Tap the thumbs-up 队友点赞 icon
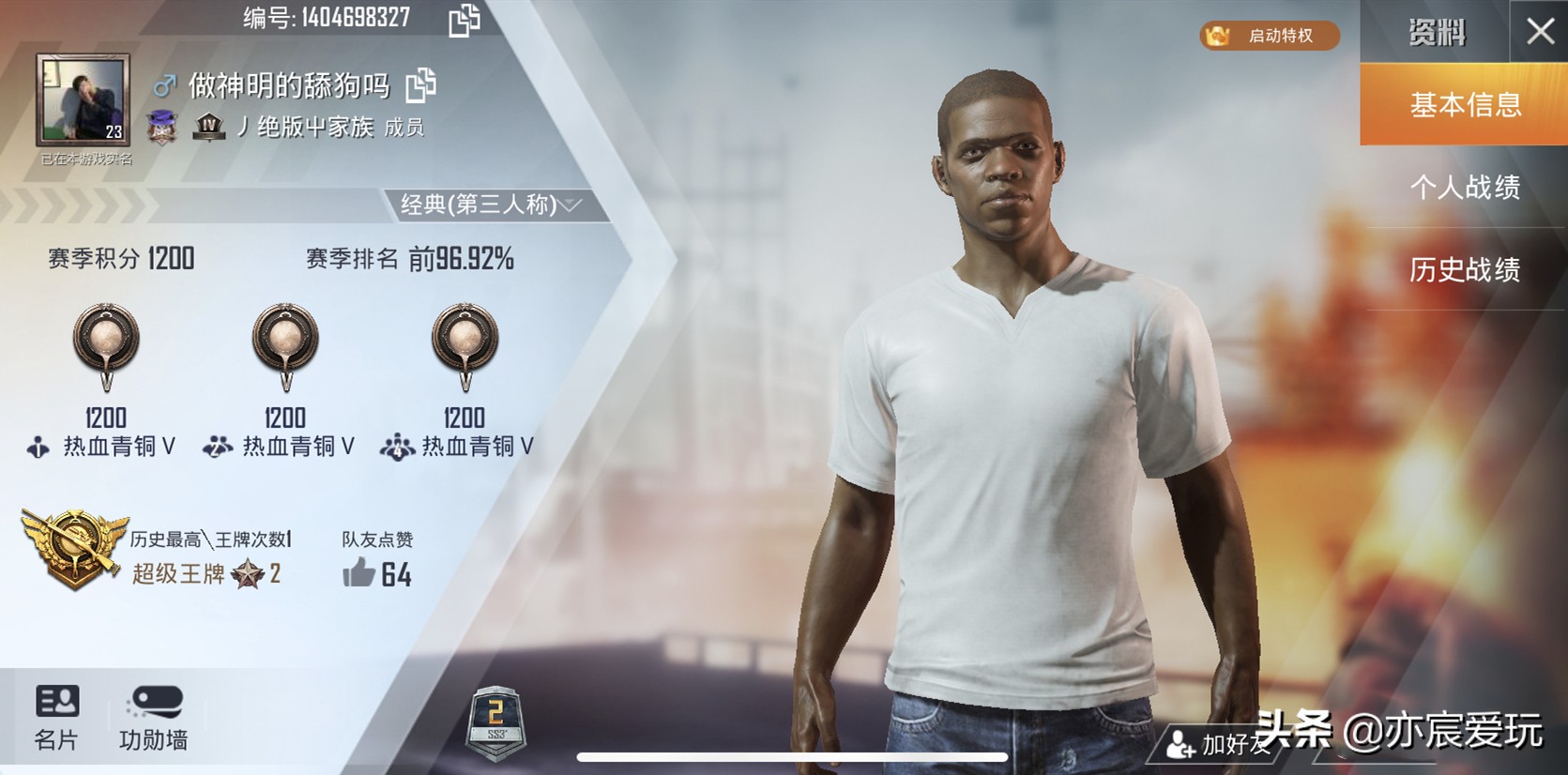The image size is (1568, 775). coord(358,572)
